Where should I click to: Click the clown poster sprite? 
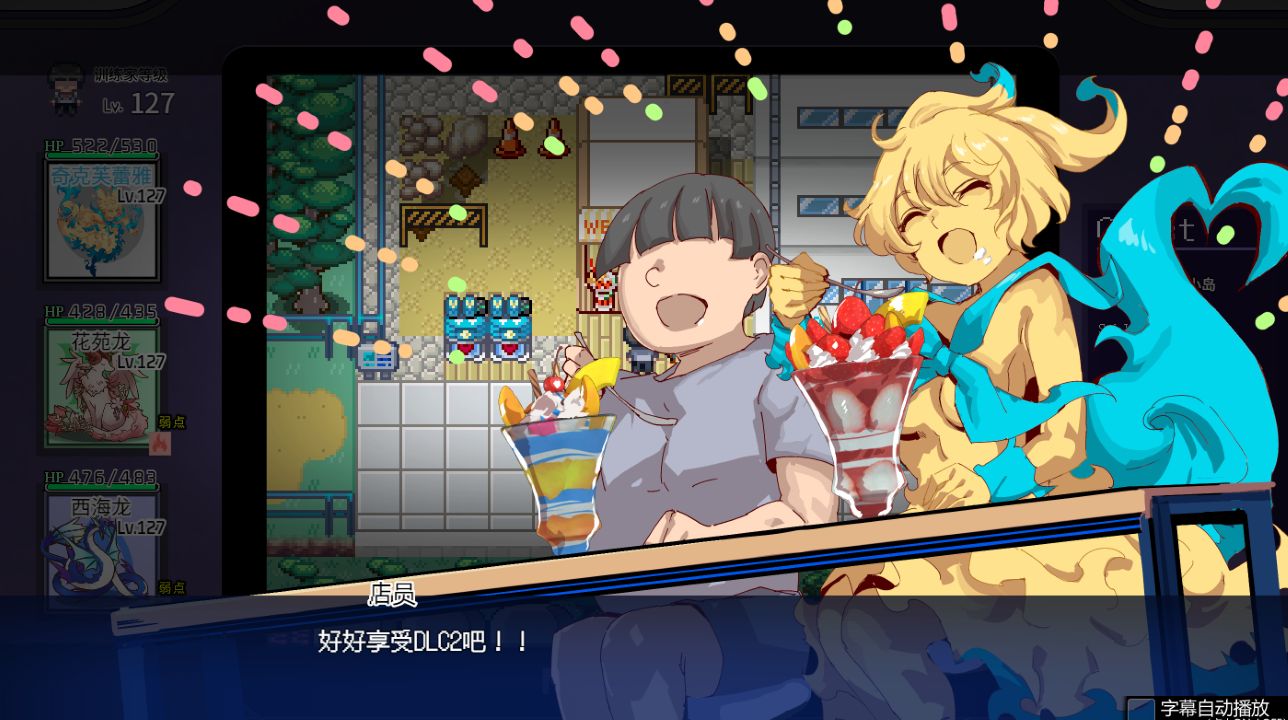602,291
